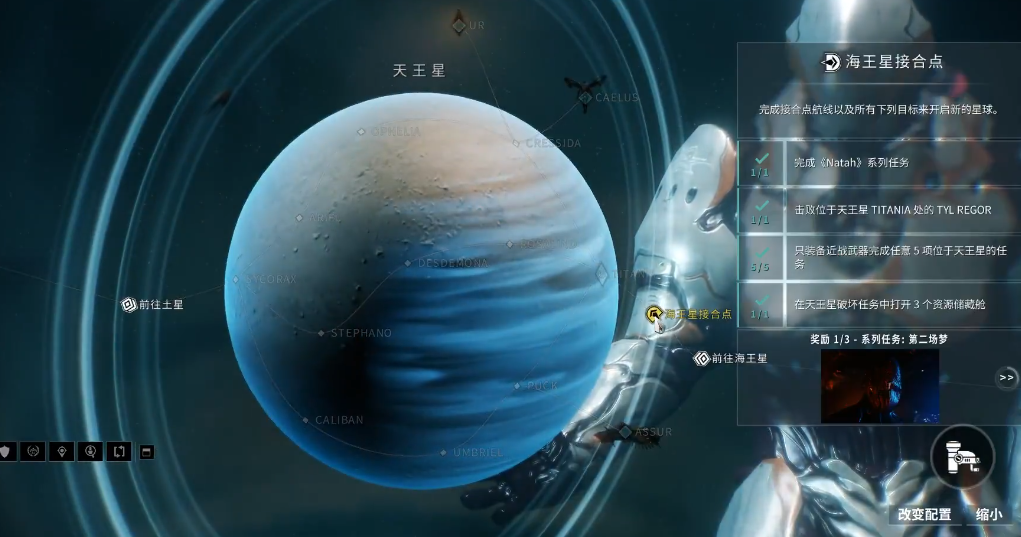Choose the Sycorax mission node

coord(237,280)
